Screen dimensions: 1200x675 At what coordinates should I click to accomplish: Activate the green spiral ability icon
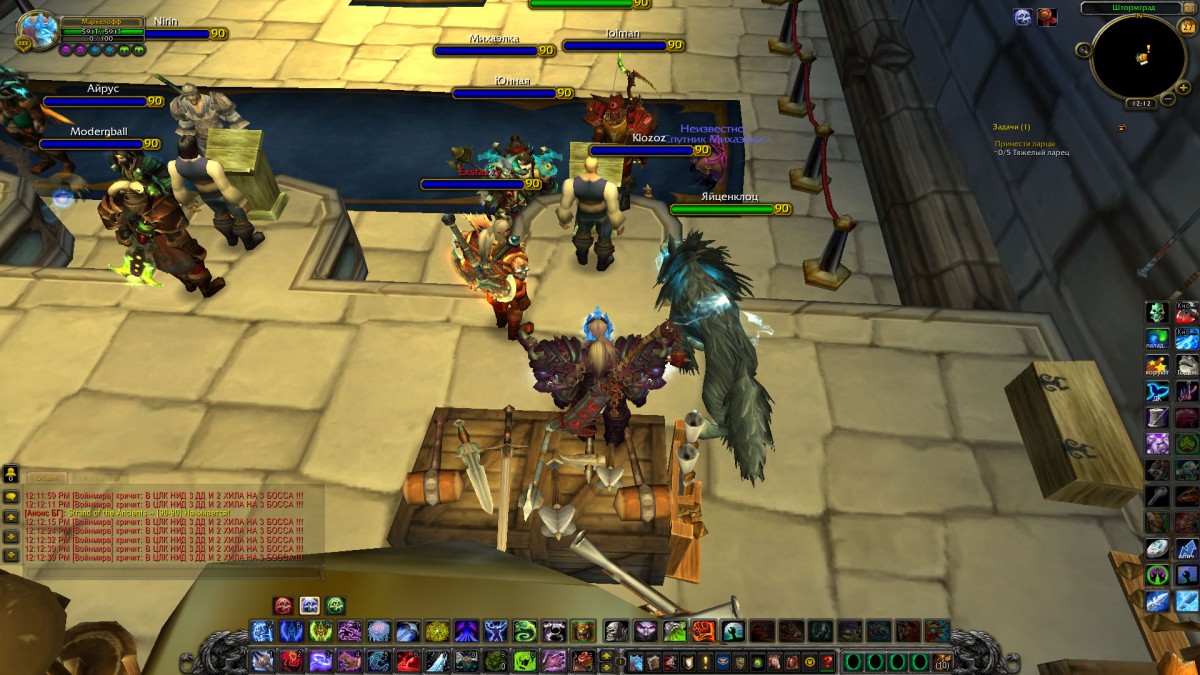[x=526, y=631]
